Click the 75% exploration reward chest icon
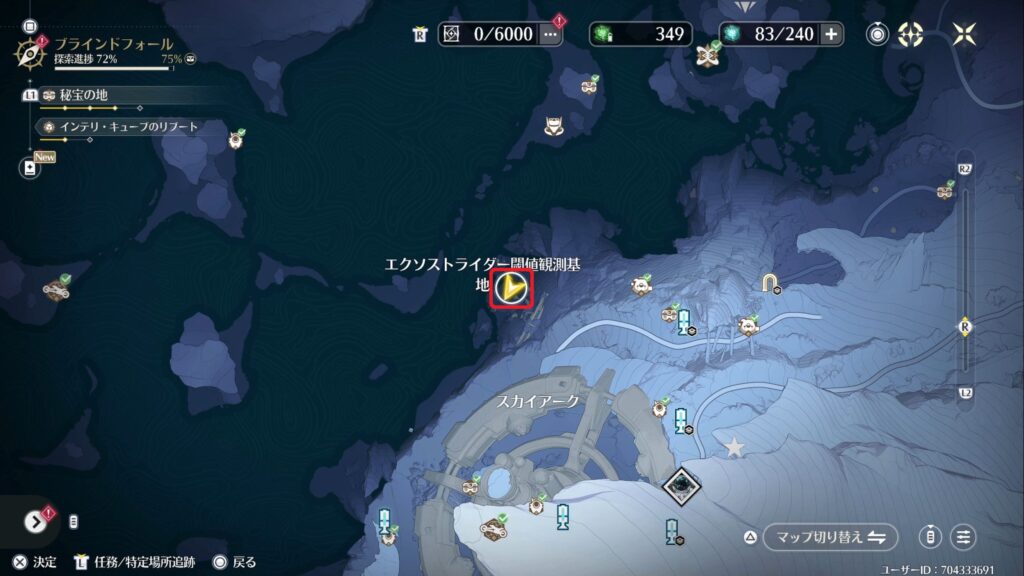 [x=190, y=59]
